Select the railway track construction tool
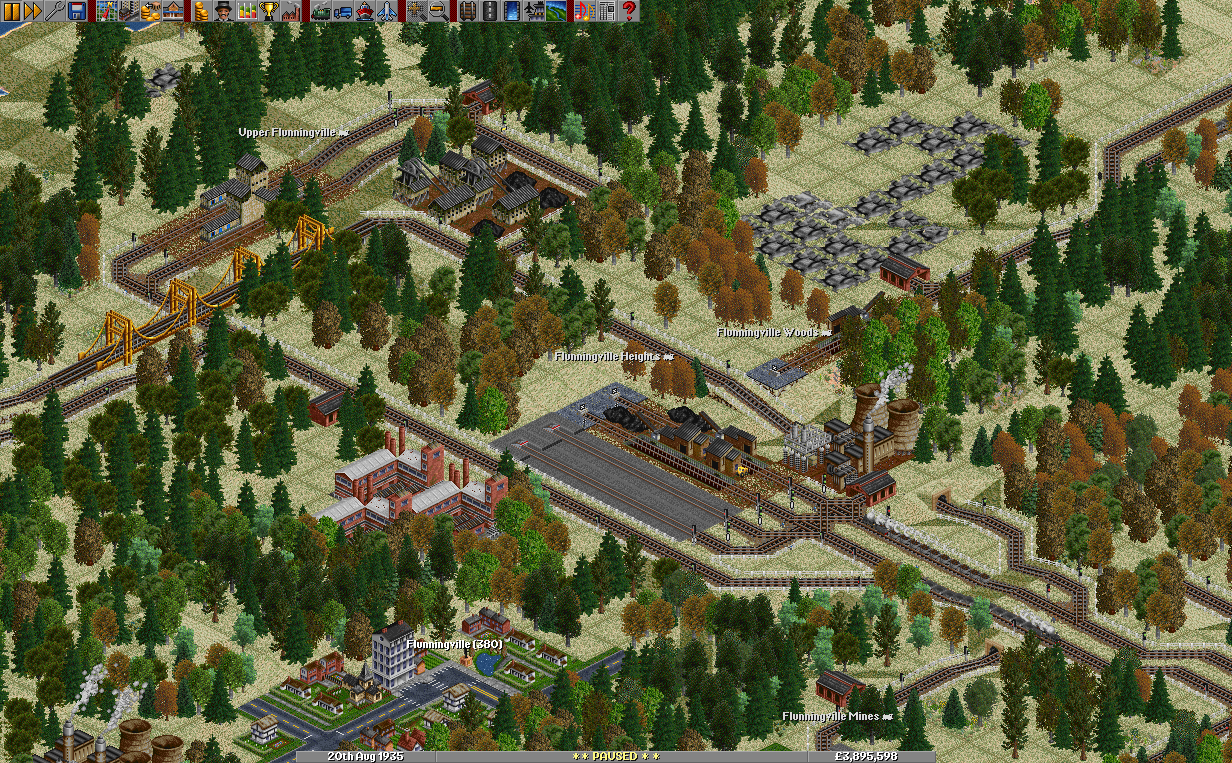The width and height of the screenshot is (1232, 763). (x=469, y=11)
